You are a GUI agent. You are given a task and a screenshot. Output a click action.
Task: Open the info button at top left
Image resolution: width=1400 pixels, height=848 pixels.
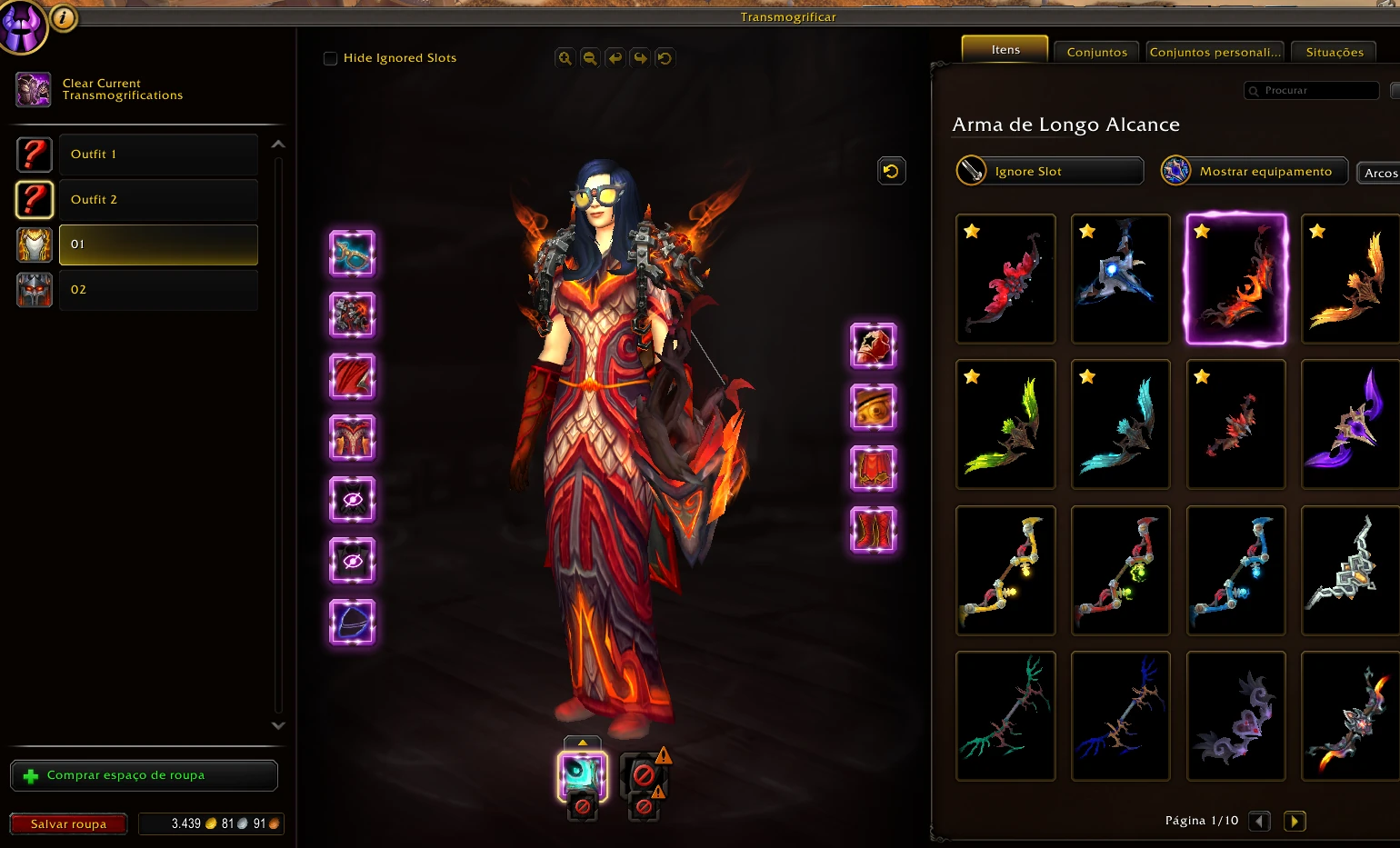(x=63, y=16)
